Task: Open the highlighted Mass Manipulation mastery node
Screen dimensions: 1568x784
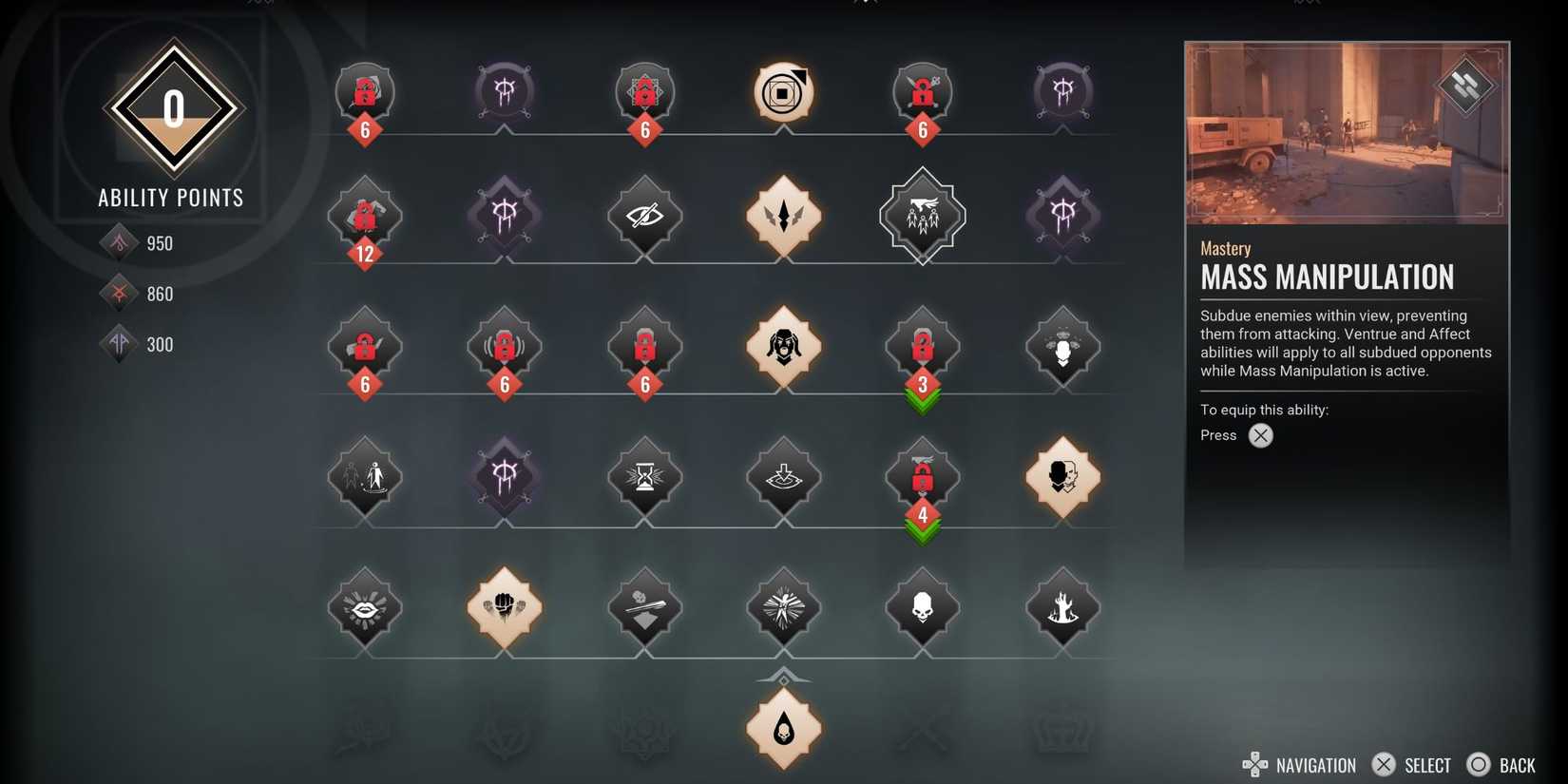Action: tap(922, 217)
